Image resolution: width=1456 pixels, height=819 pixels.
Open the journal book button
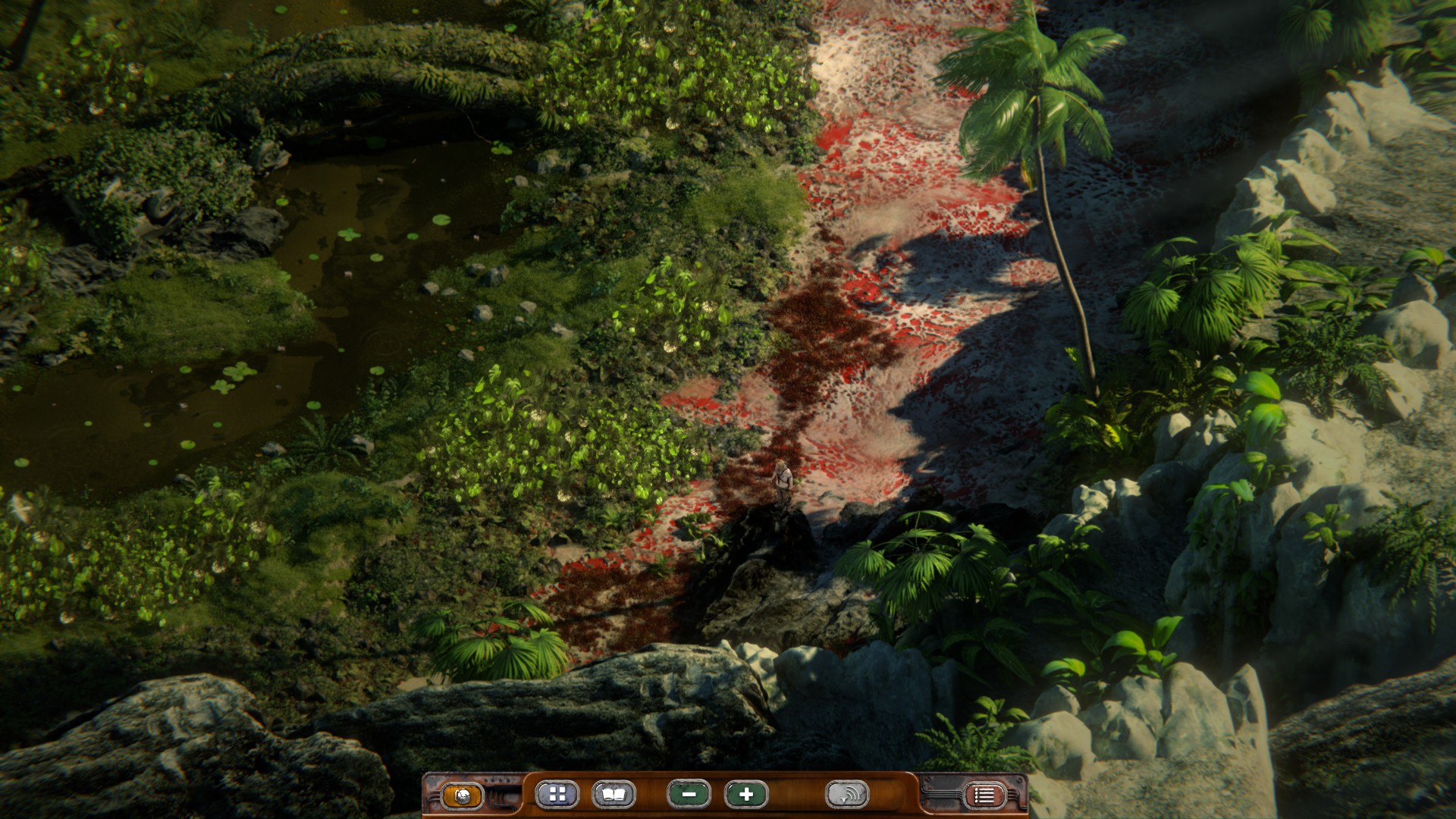(x=613, y=794)
